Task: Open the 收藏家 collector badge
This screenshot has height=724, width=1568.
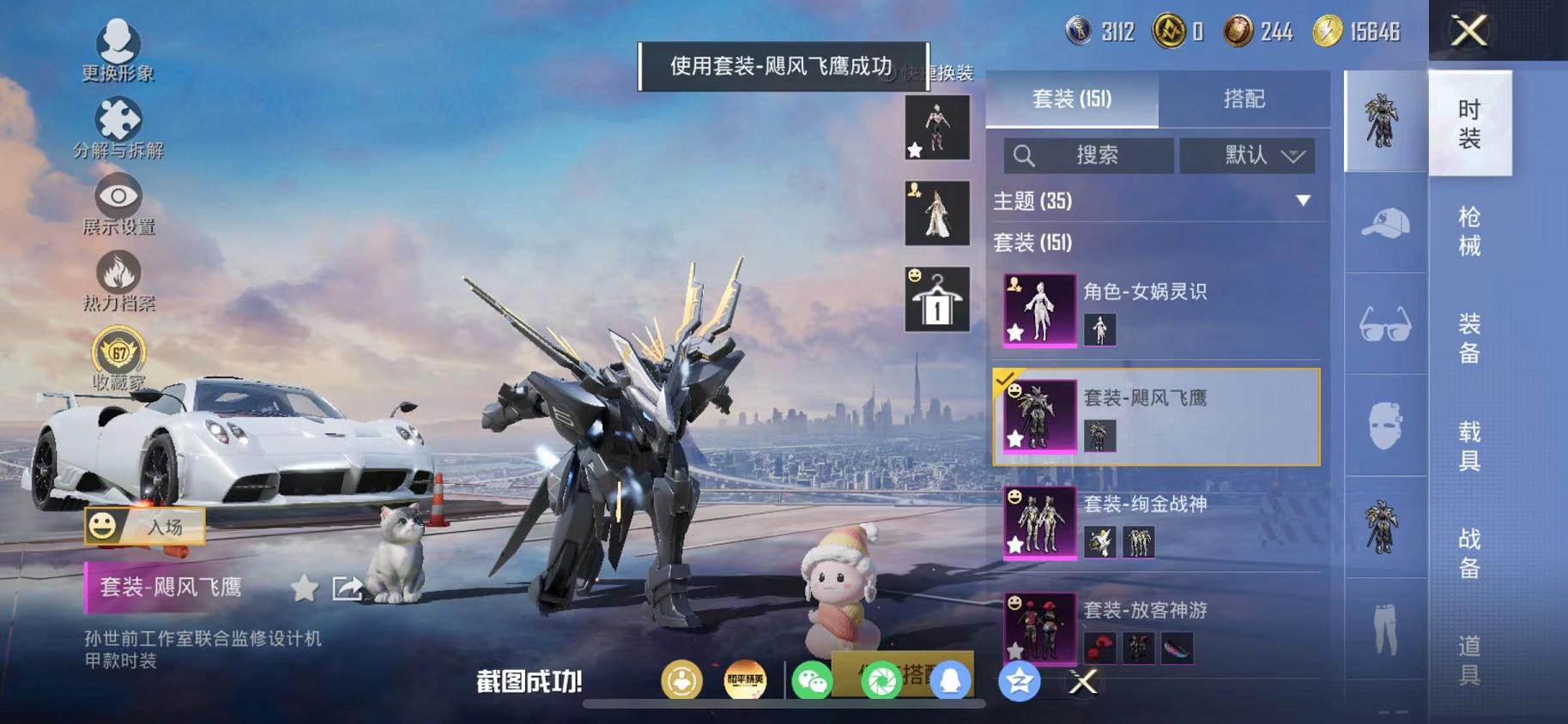Action: pyautogui.click(x=120, y=352)
